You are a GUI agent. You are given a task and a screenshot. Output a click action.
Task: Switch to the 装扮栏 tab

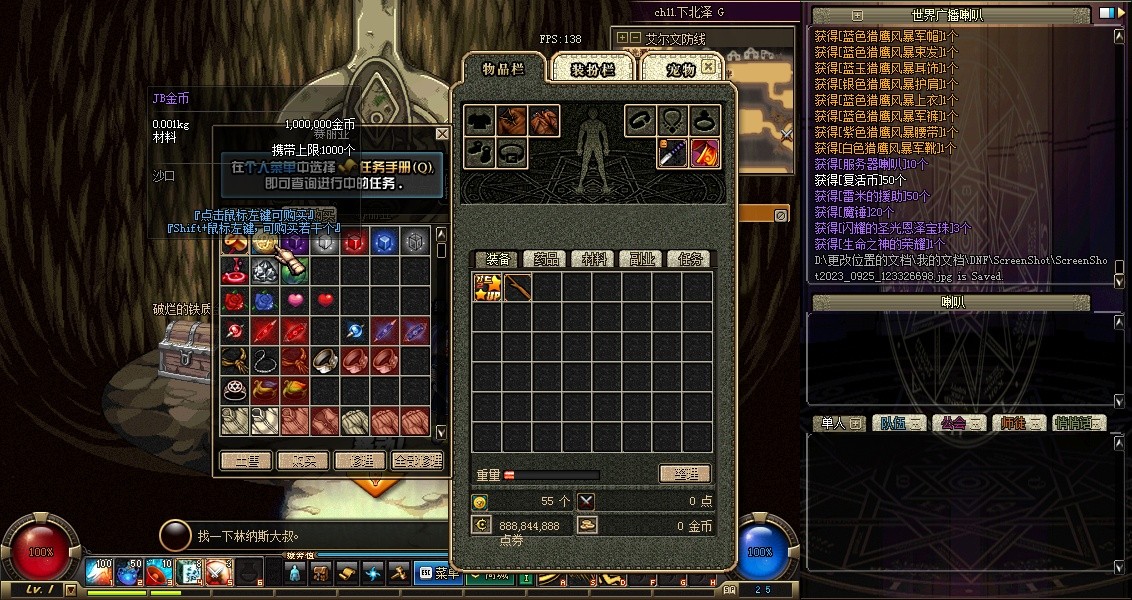(x=592, y=69)
